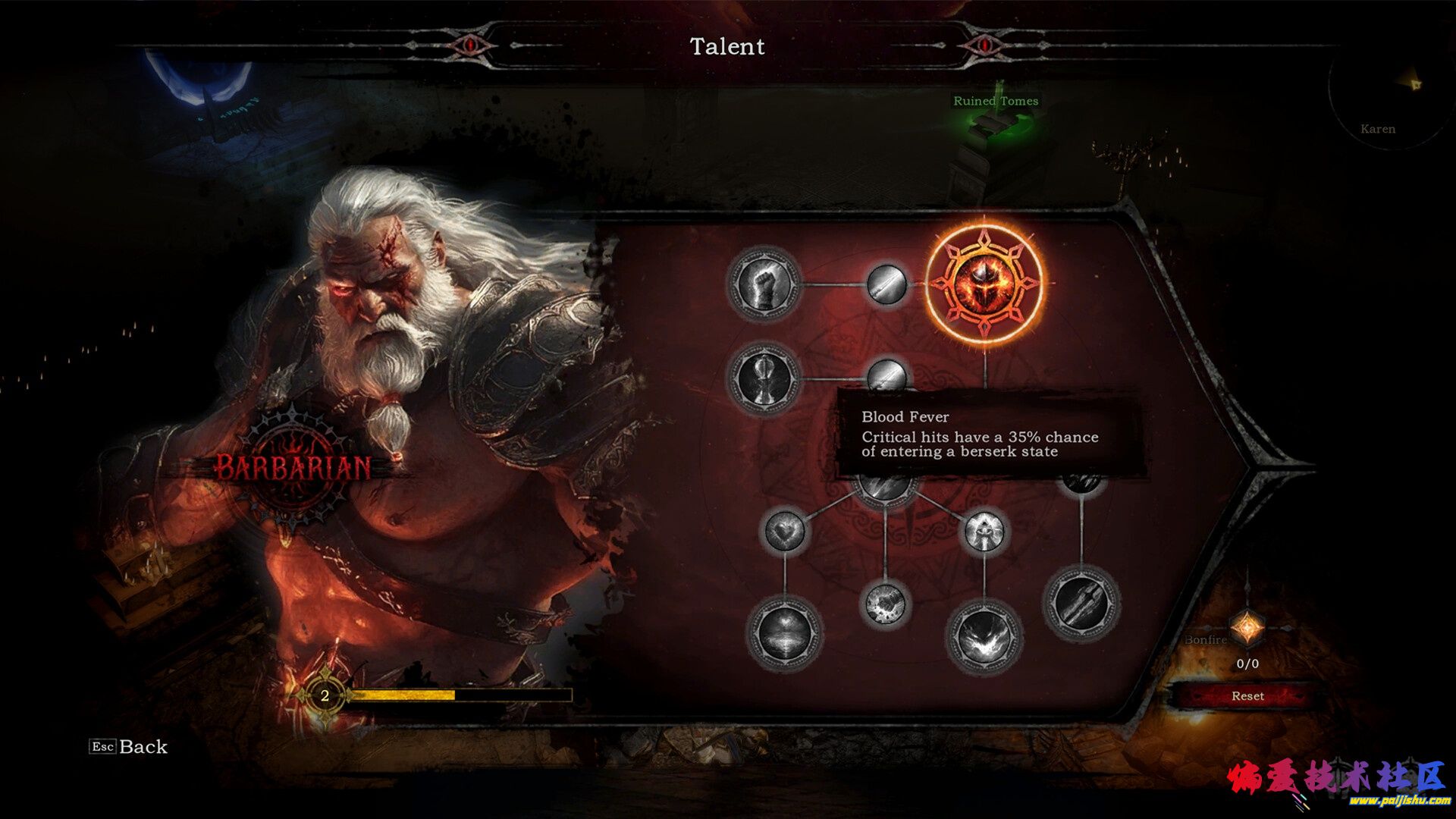Pick the demon face talent node
Image resolution: width=1456 pixels, height=819 pixels.
pyautogui.click(x=984, y=635)
